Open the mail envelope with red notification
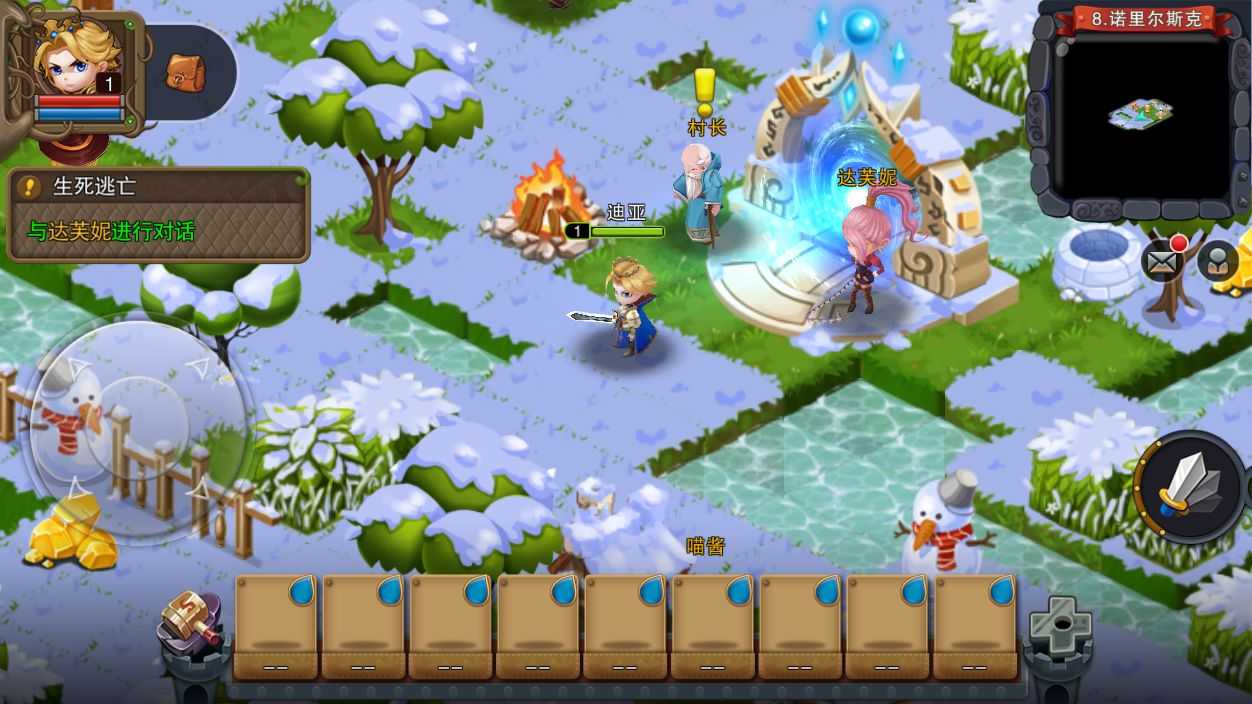Screen dimensions: 1252x704 tap(1162, 261)
